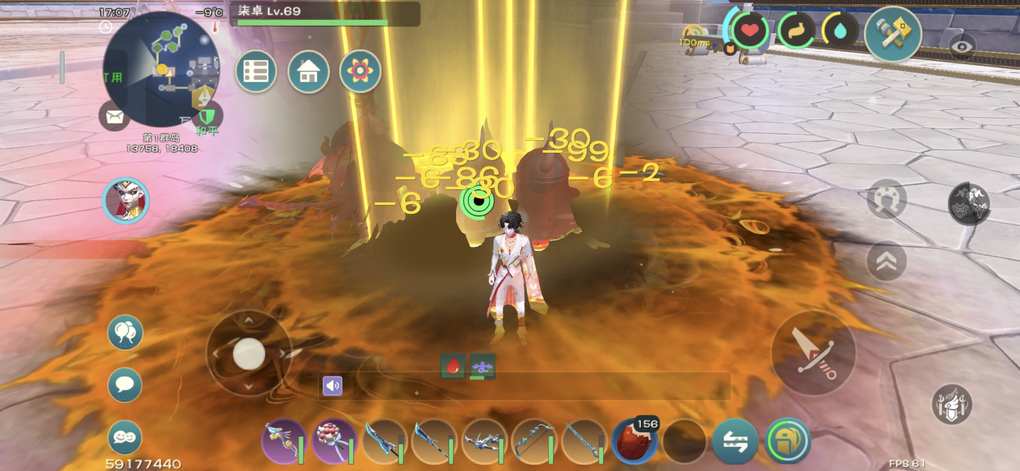Open the list menu button

point(257,72)
